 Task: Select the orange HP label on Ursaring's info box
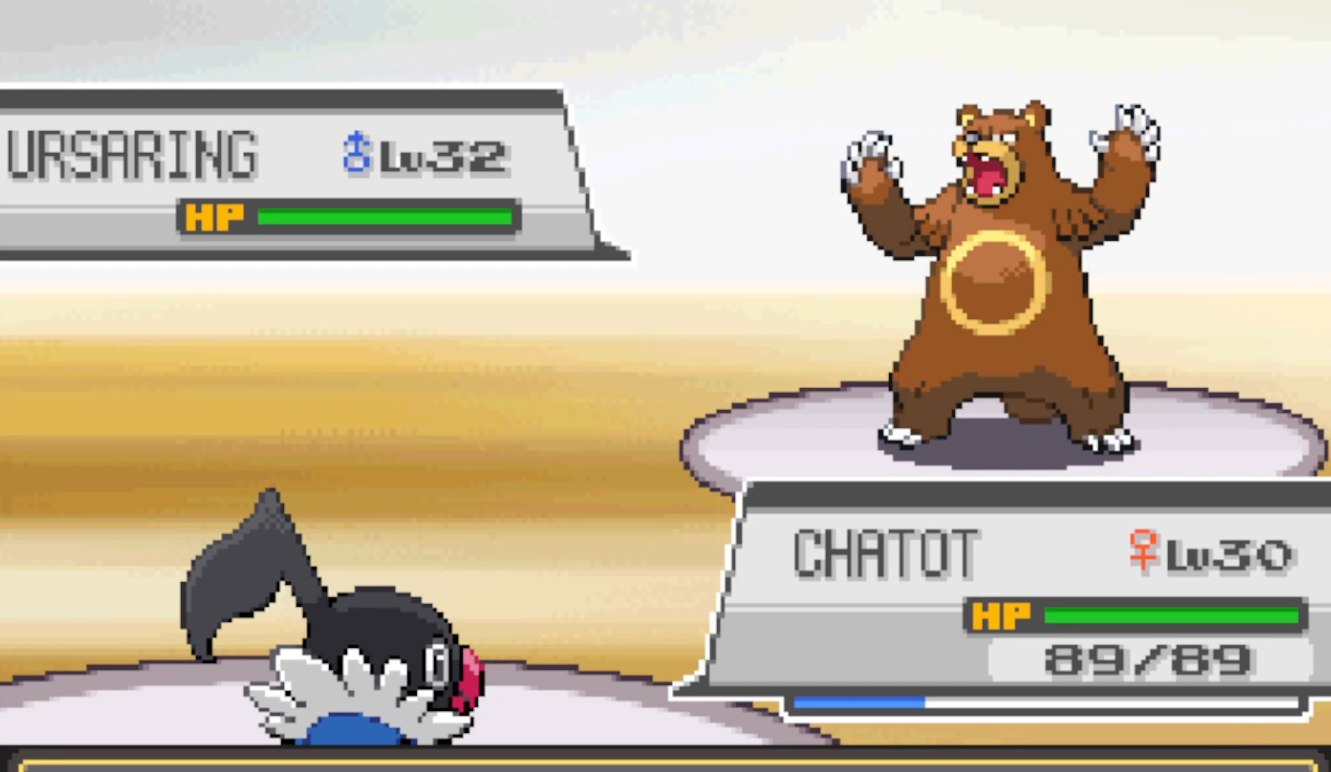pyautogui.click(x=213, y=214)
